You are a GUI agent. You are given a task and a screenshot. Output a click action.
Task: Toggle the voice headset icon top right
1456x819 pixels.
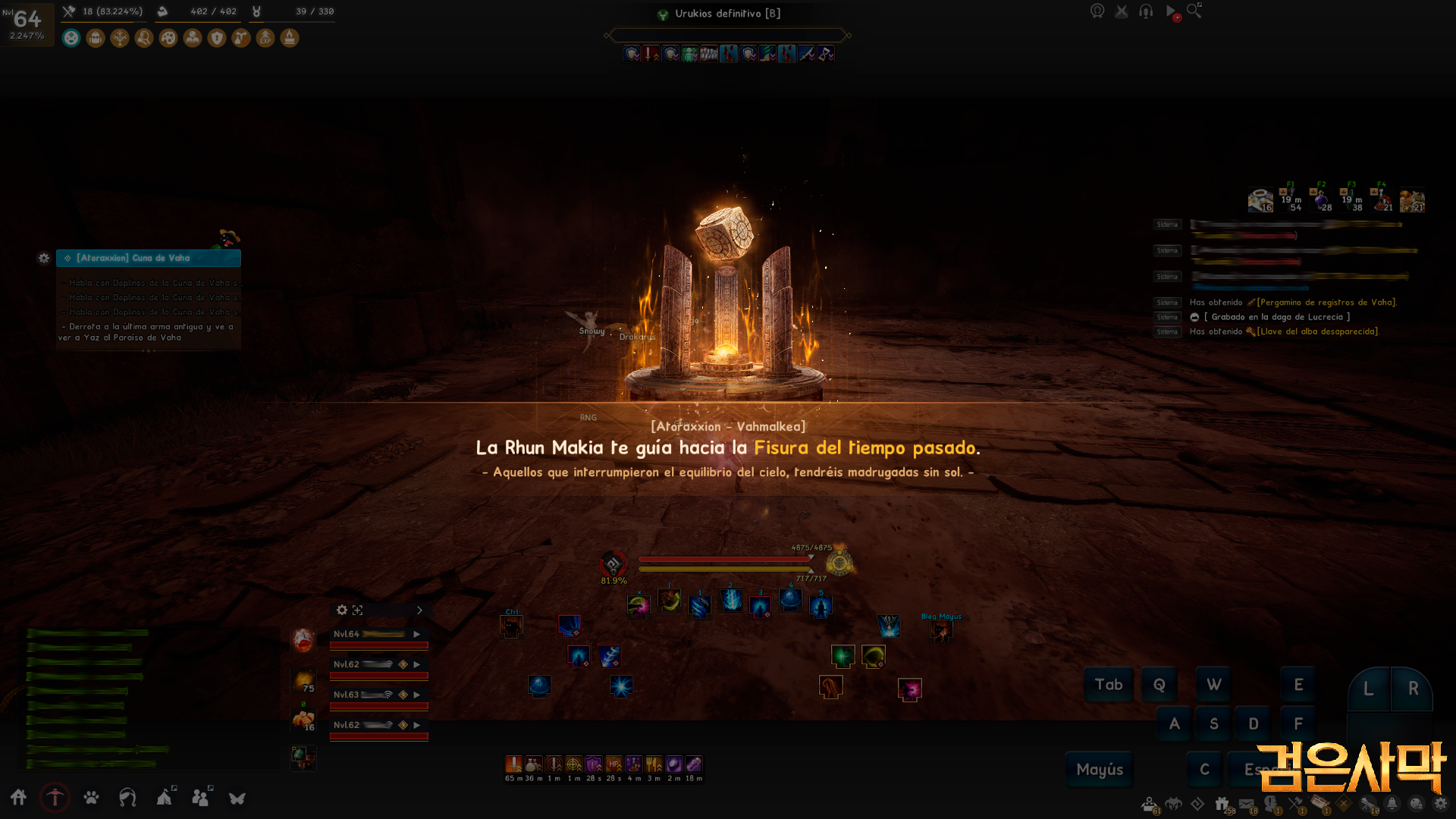[x=1145, y=11]
